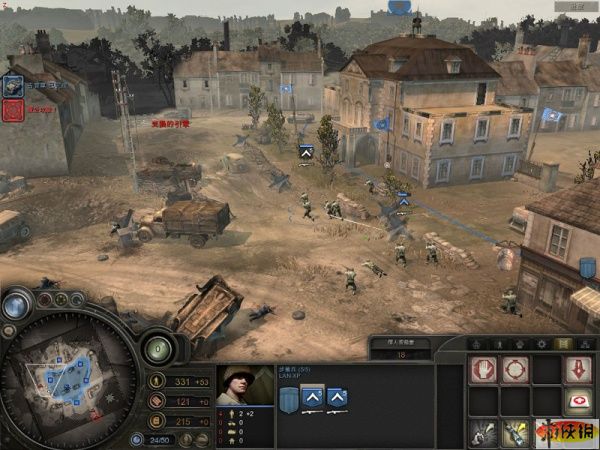Select the first rifle squad chevron icon

coord(312,400)
